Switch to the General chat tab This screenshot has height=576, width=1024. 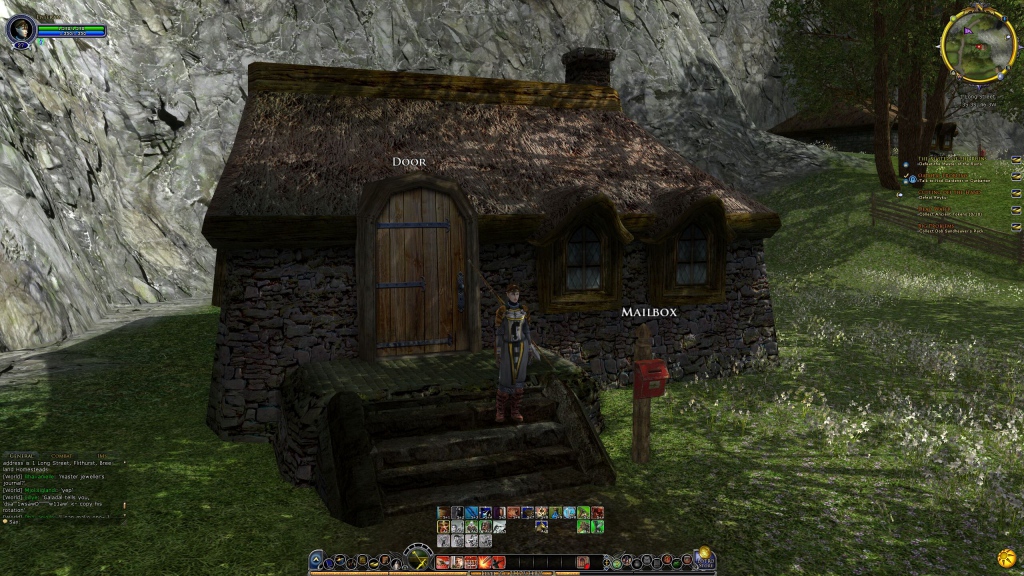(x=22, y=455)
